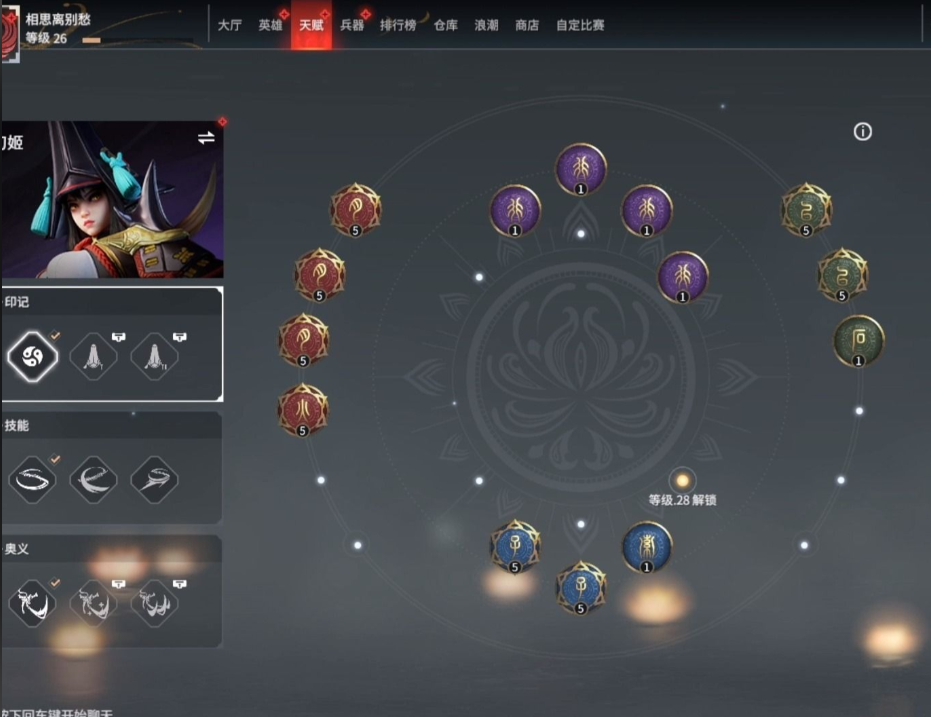Switch to the 英雄 tab

pyautogui.click(x=270, y=25)
